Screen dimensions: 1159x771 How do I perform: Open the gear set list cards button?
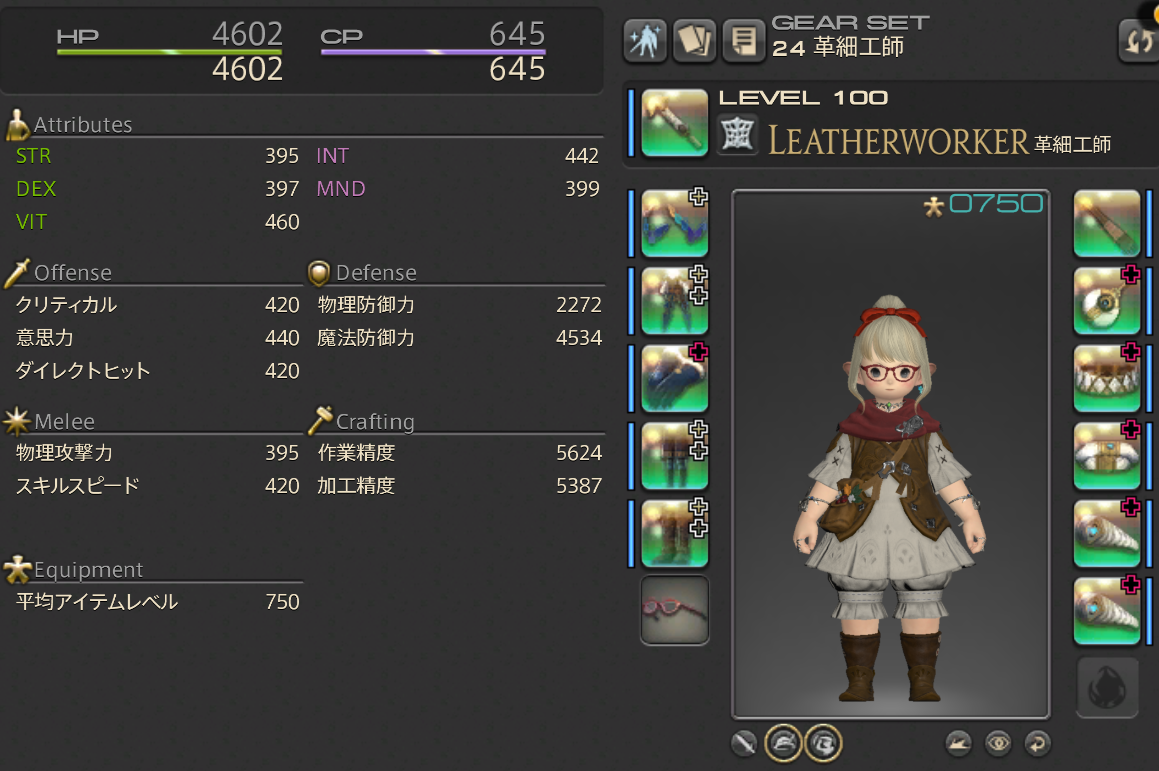[x=694, y=41]
